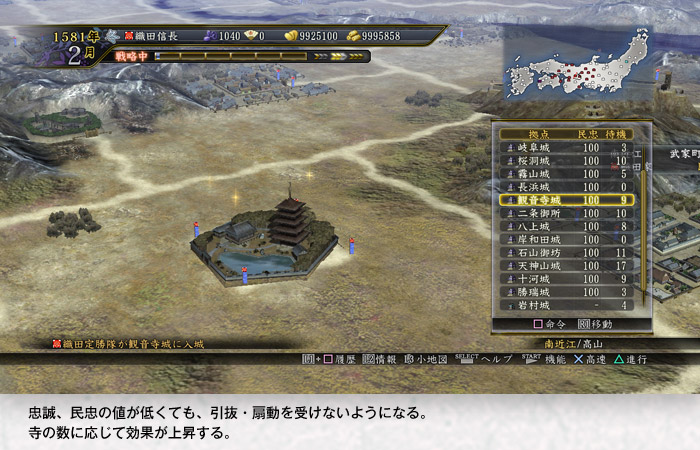Select the 十河城 row

535,278
